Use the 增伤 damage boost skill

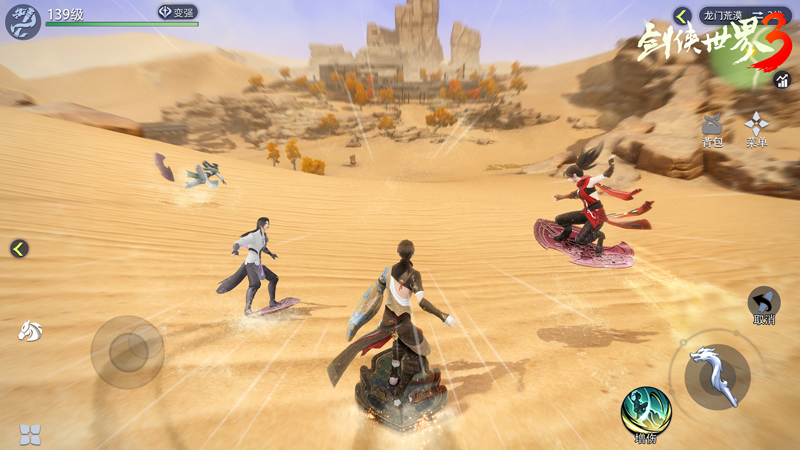tap(645, 411)
